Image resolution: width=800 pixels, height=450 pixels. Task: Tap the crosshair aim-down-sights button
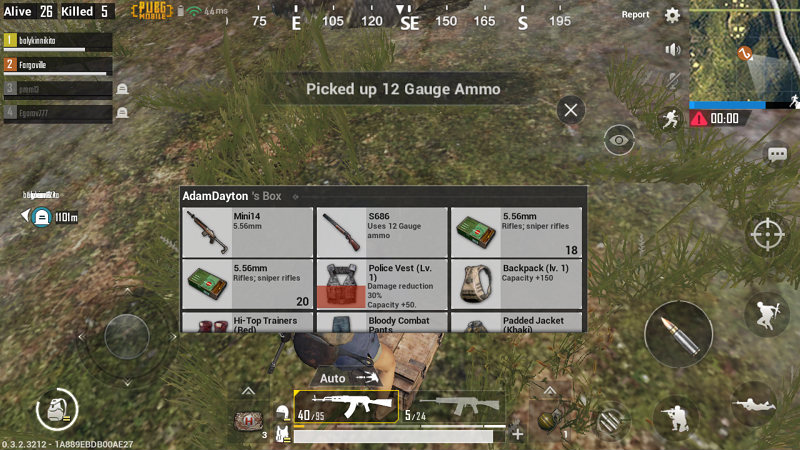[x=768, y=234]
